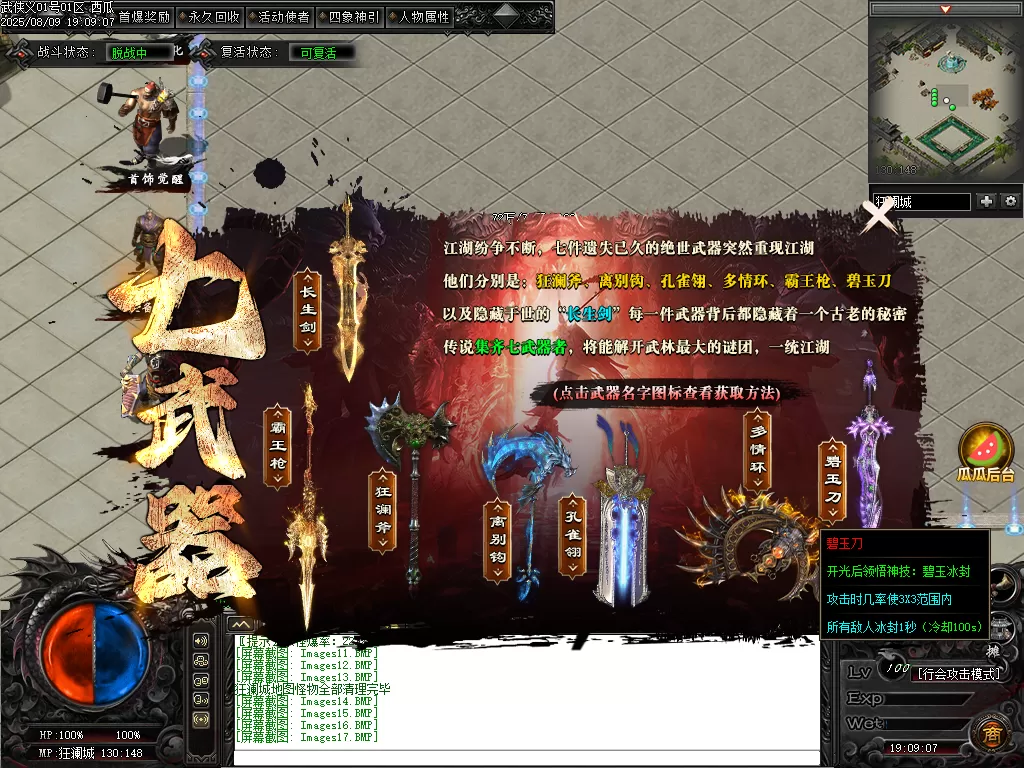Viewport: 1024px width, 768px height.
Task: Open the 首爆奖励 menu
Action: pos(144,17)
